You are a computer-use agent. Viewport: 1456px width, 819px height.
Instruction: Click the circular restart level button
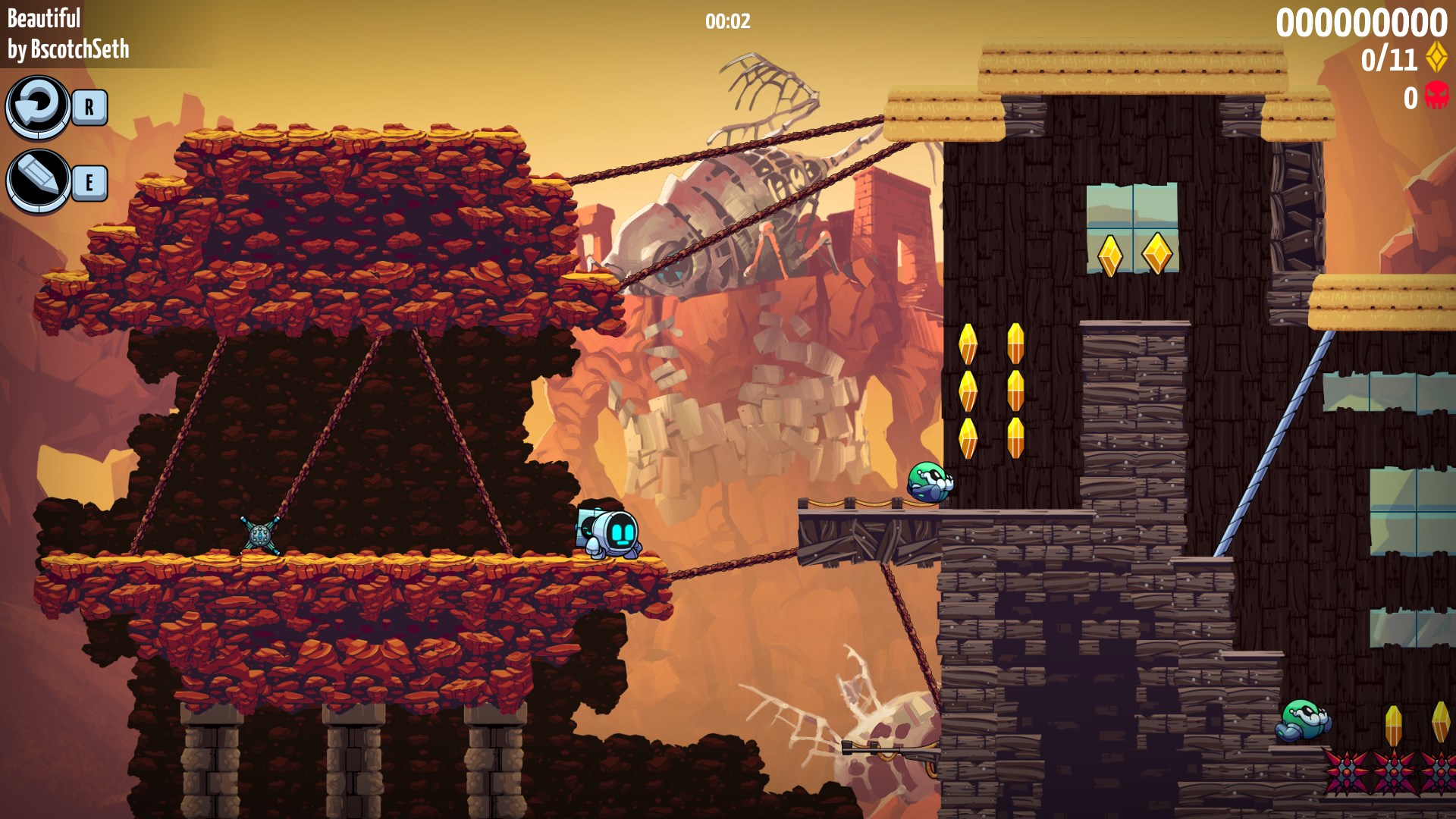tap(37, 107)
